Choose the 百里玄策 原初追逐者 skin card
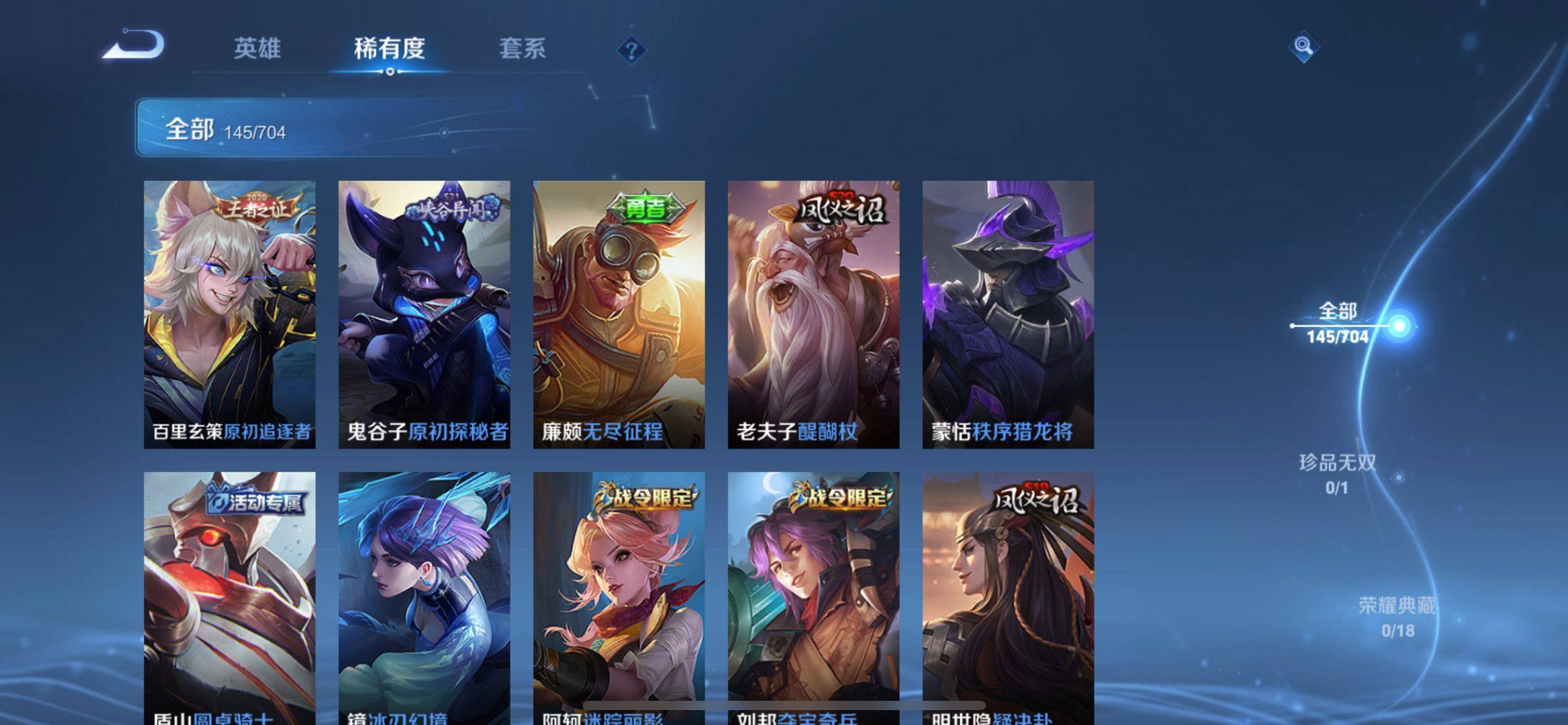This screenshot has height=725, width=1568. pyautogui.click(x=230, y=314)
